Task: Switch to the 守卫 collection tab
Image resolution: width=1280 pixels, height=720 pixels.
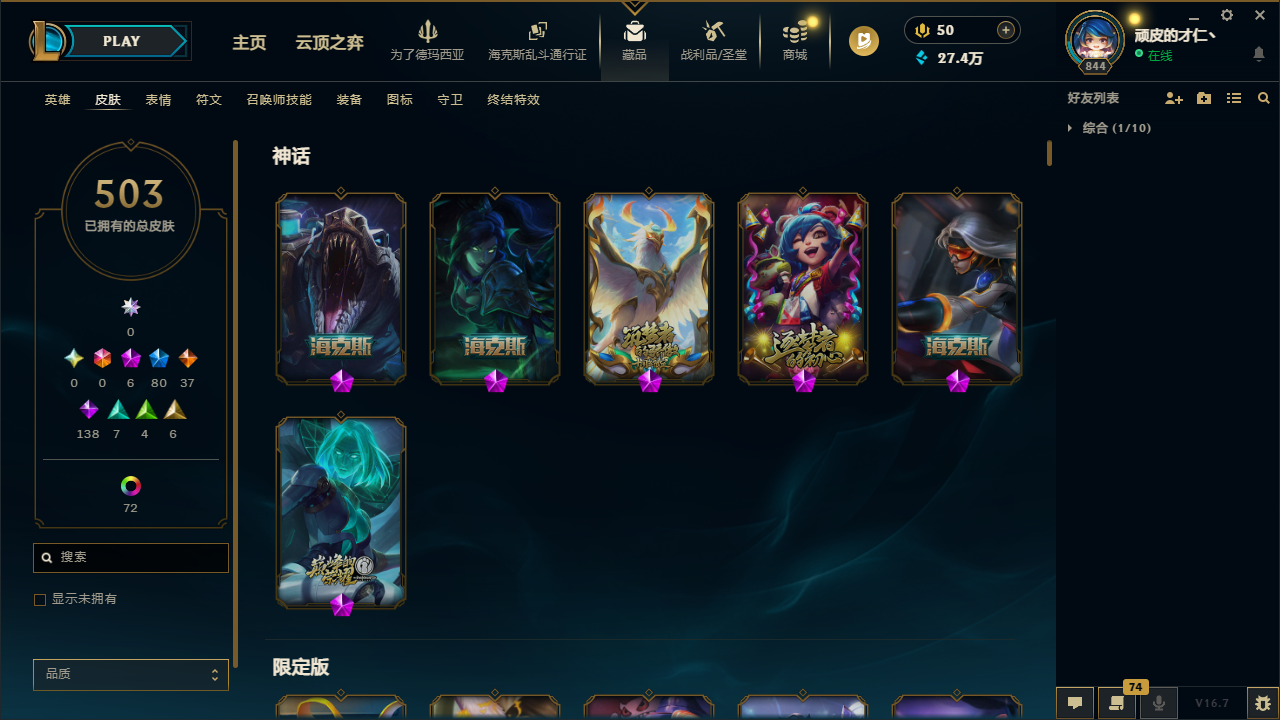Action: [x=450, y=100]
